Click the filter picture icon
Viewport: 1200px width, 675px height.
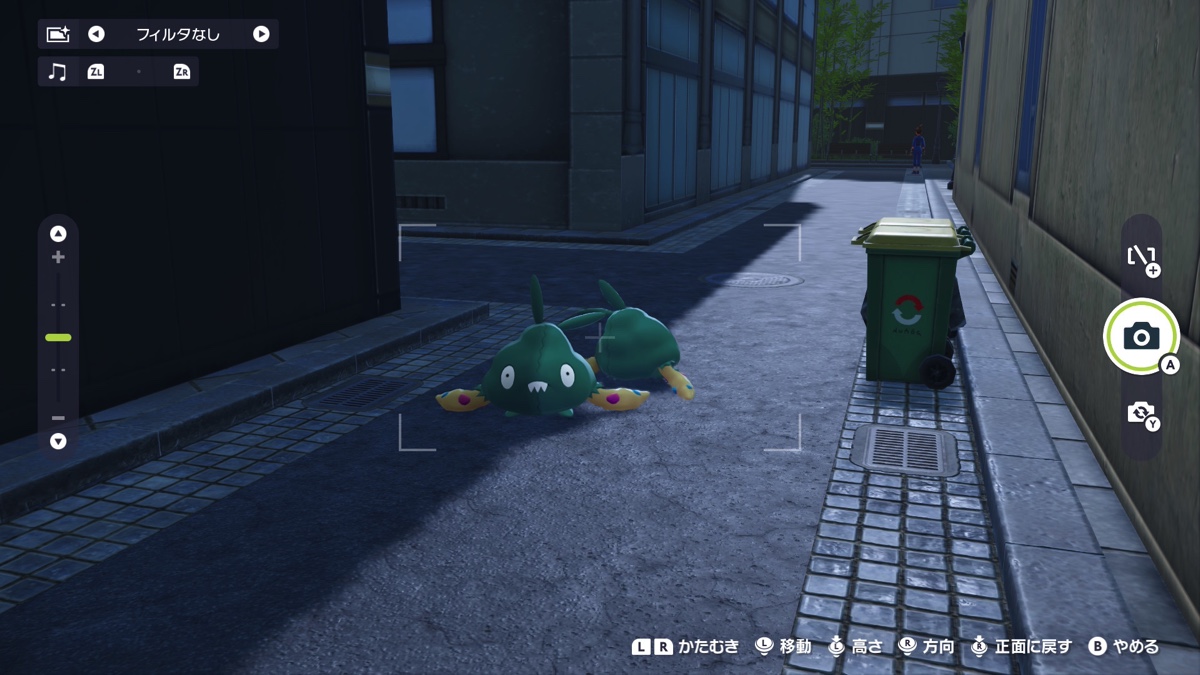tap(58, 34)
